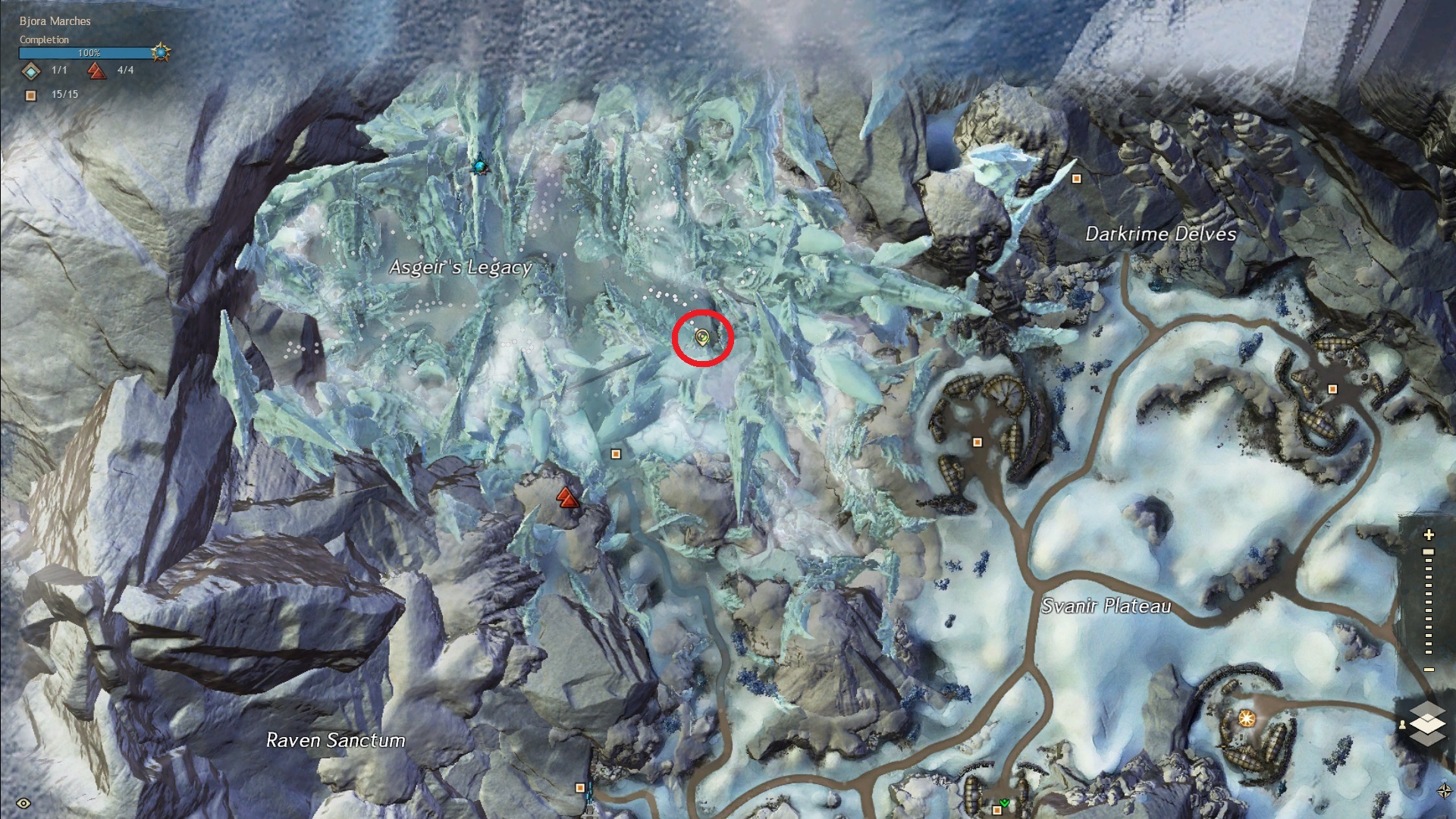Screen dimensions: 1456x819
Task: Select the point of interest beside hero challenge
Action: (x=616, y=454)
